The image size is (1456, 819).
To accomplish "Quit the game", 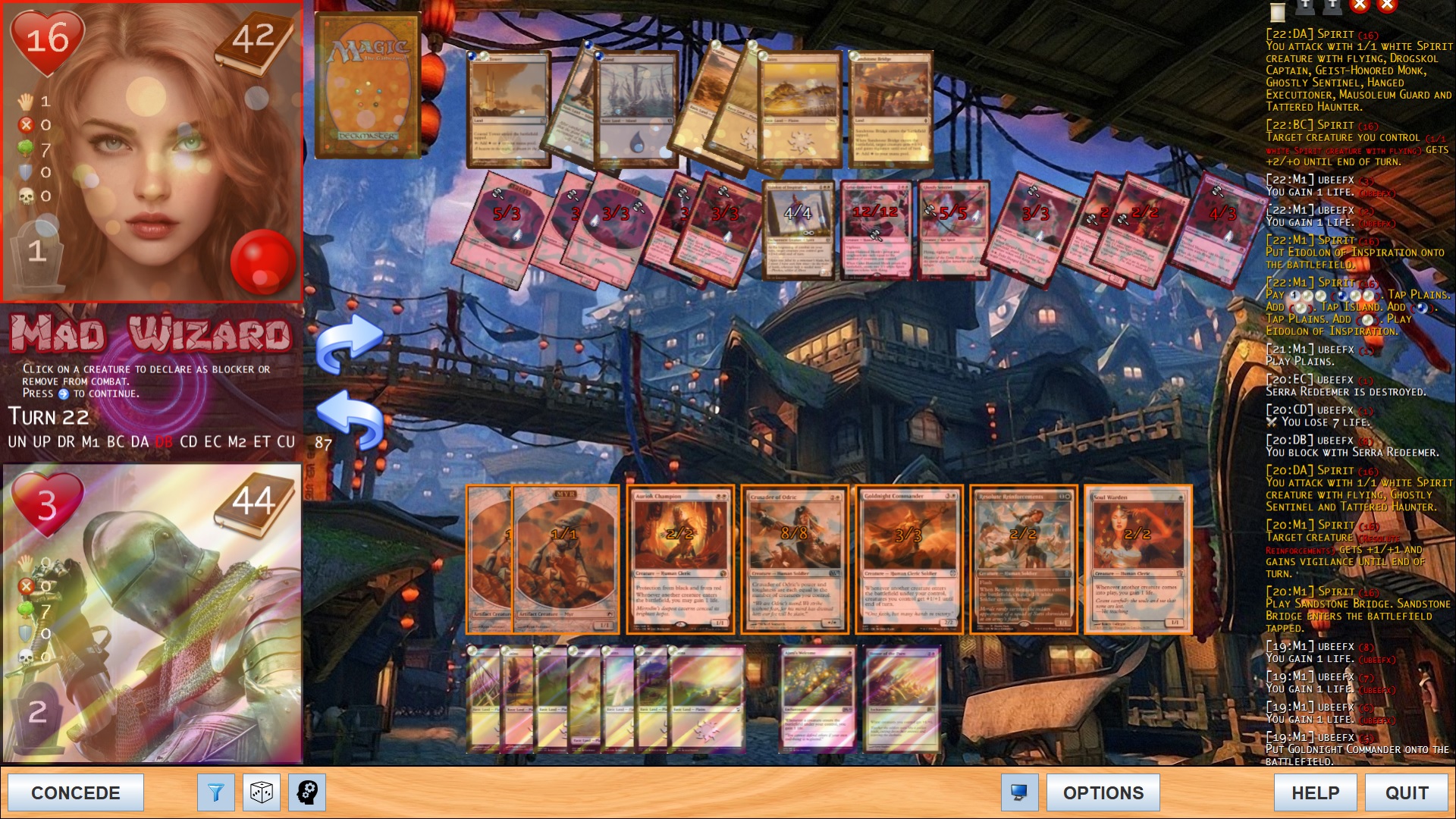I will [x=1407, y=792].
